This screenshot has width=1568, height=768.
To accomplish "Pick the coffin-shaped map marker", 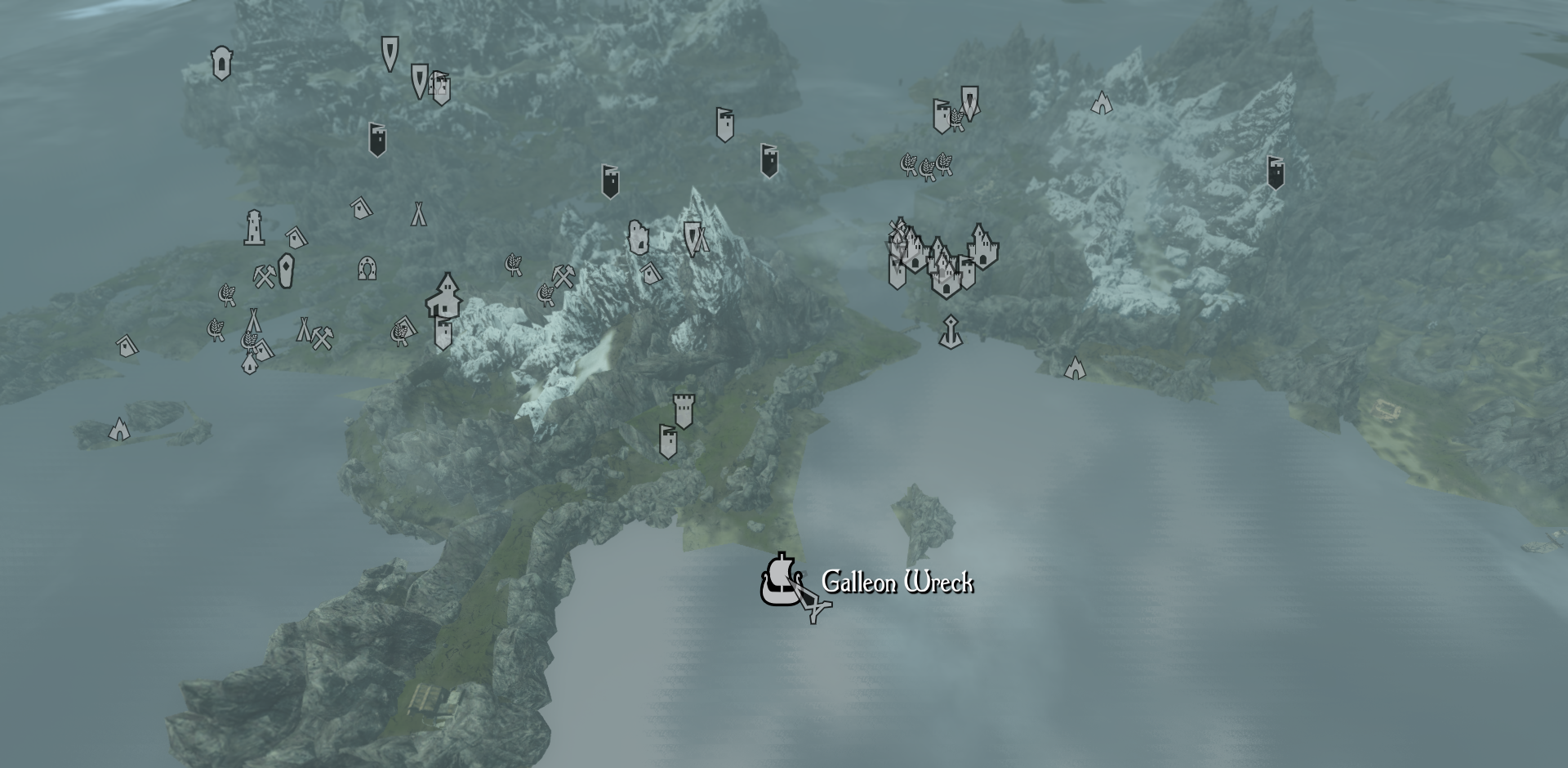I will point(285,271).
